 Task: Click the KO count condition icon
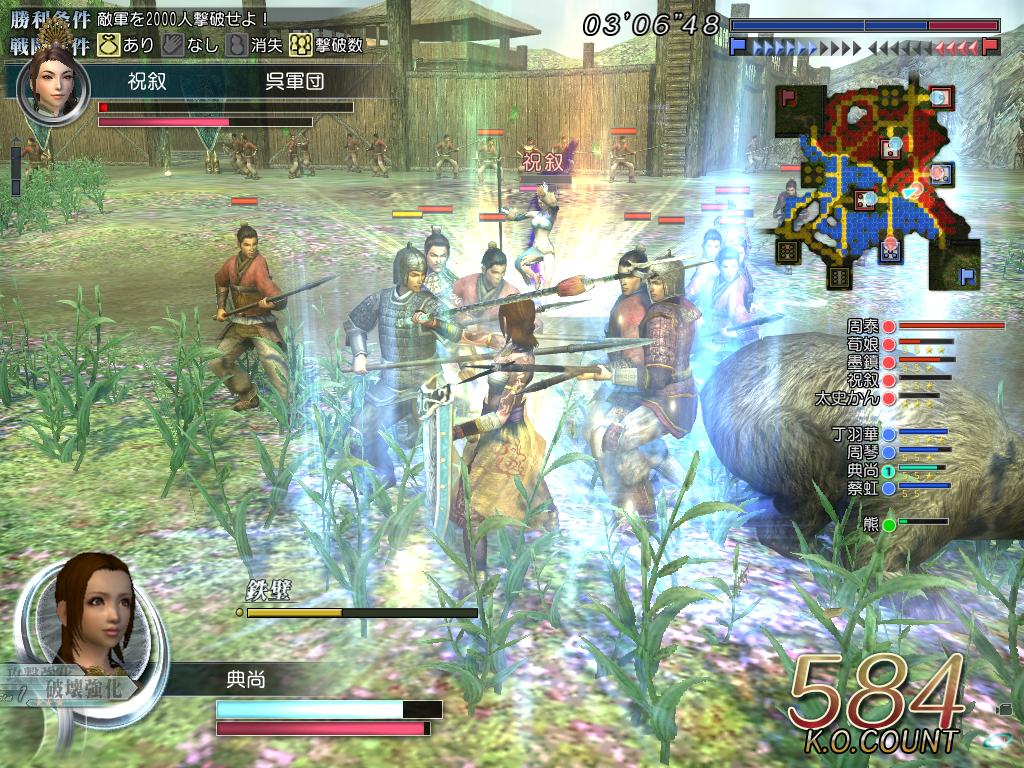[299, 44]
